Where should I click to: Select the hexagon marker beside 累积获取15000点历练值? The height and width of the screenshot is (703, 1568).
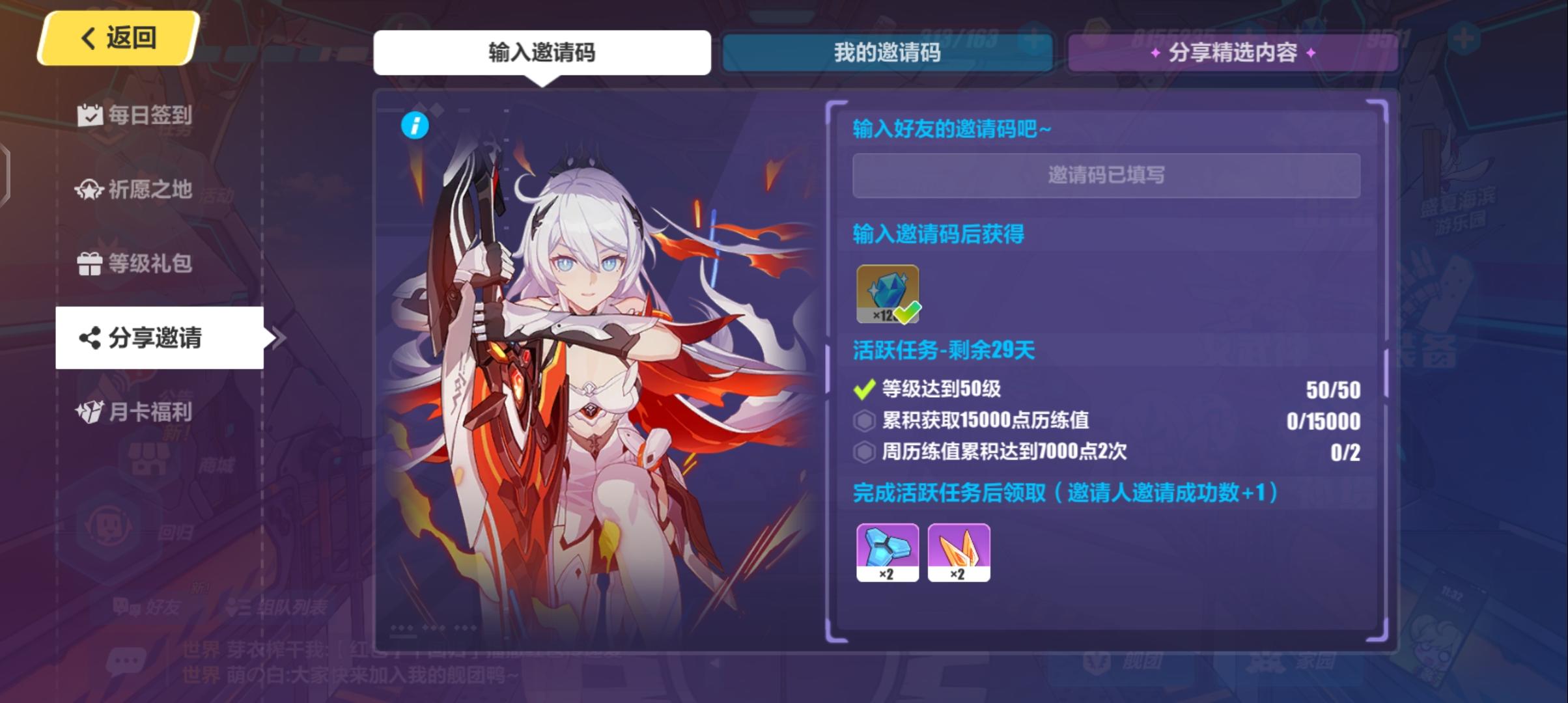(863, 422)
